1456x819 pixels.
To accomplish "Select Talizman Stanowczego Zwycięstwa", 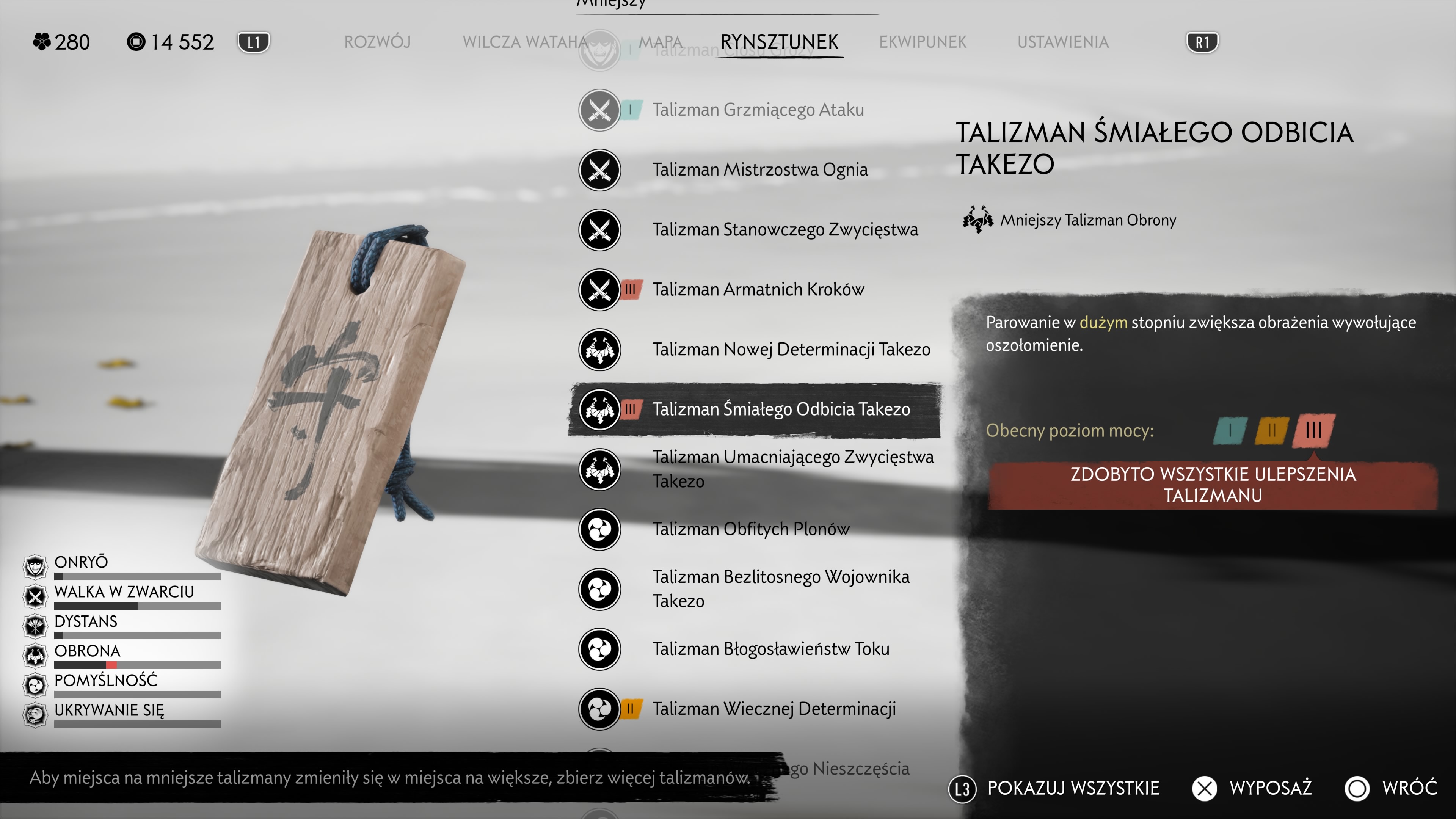I will tap(784, 229).
